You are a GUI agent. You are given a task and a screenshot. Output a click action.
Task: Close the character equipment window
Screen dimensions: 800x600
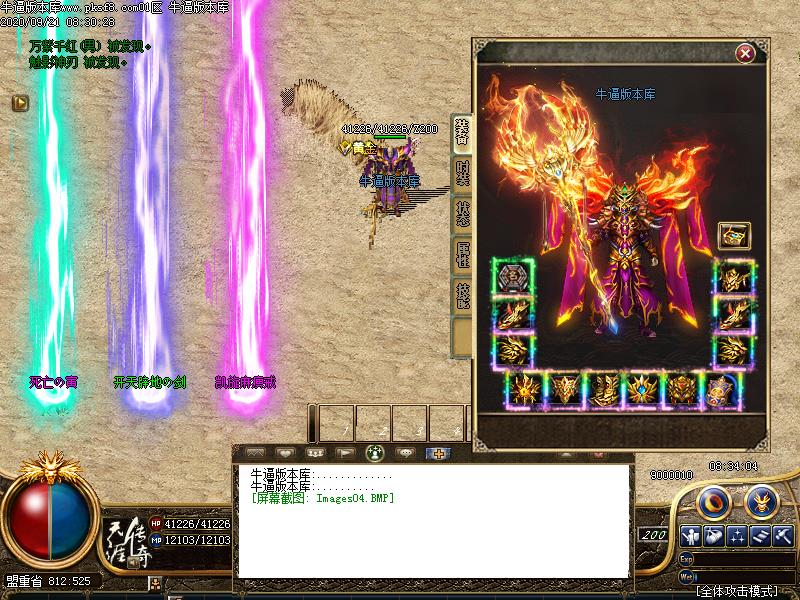click(x=744, y=53)
